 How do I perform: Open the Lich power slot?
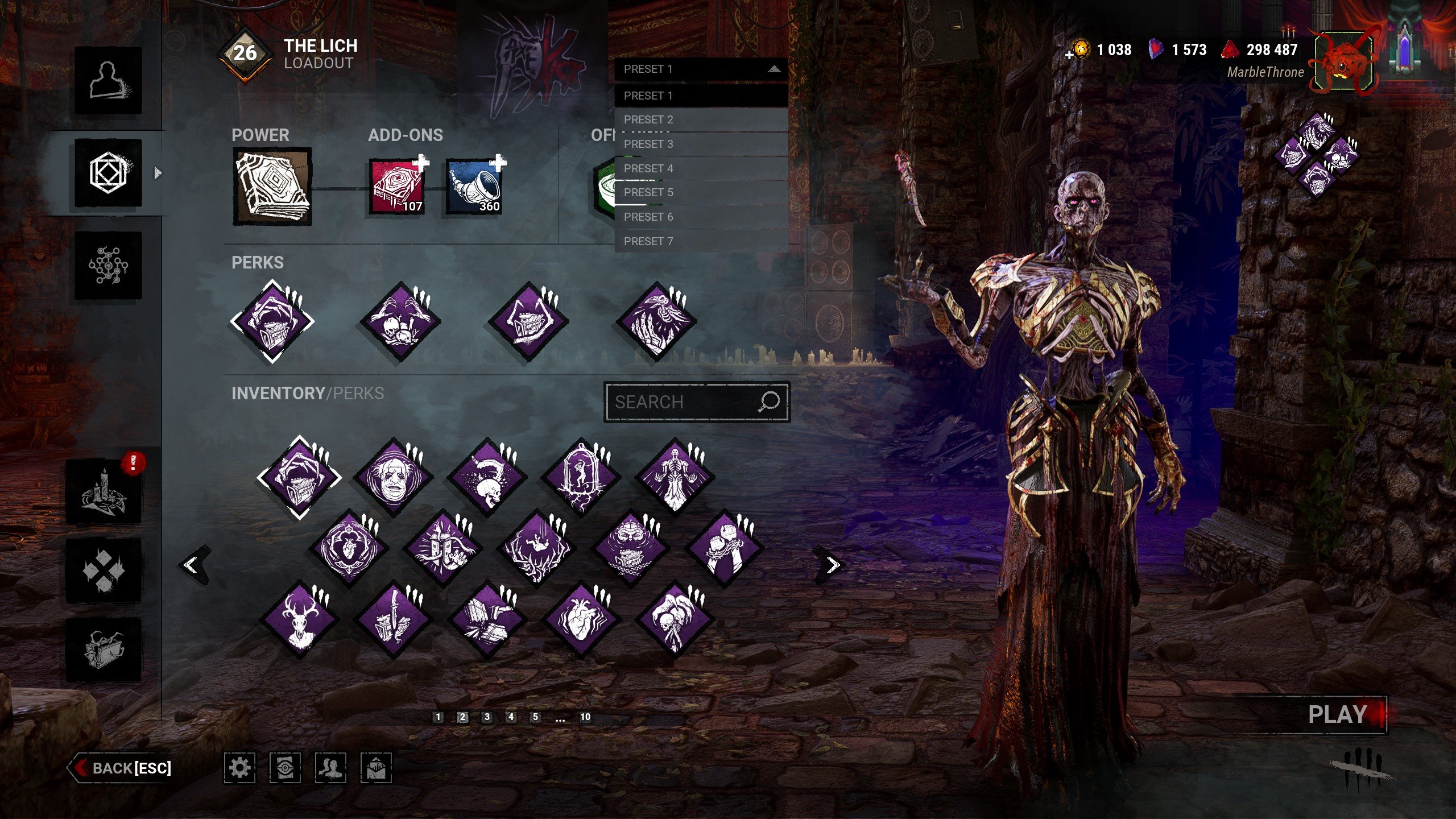272,187
